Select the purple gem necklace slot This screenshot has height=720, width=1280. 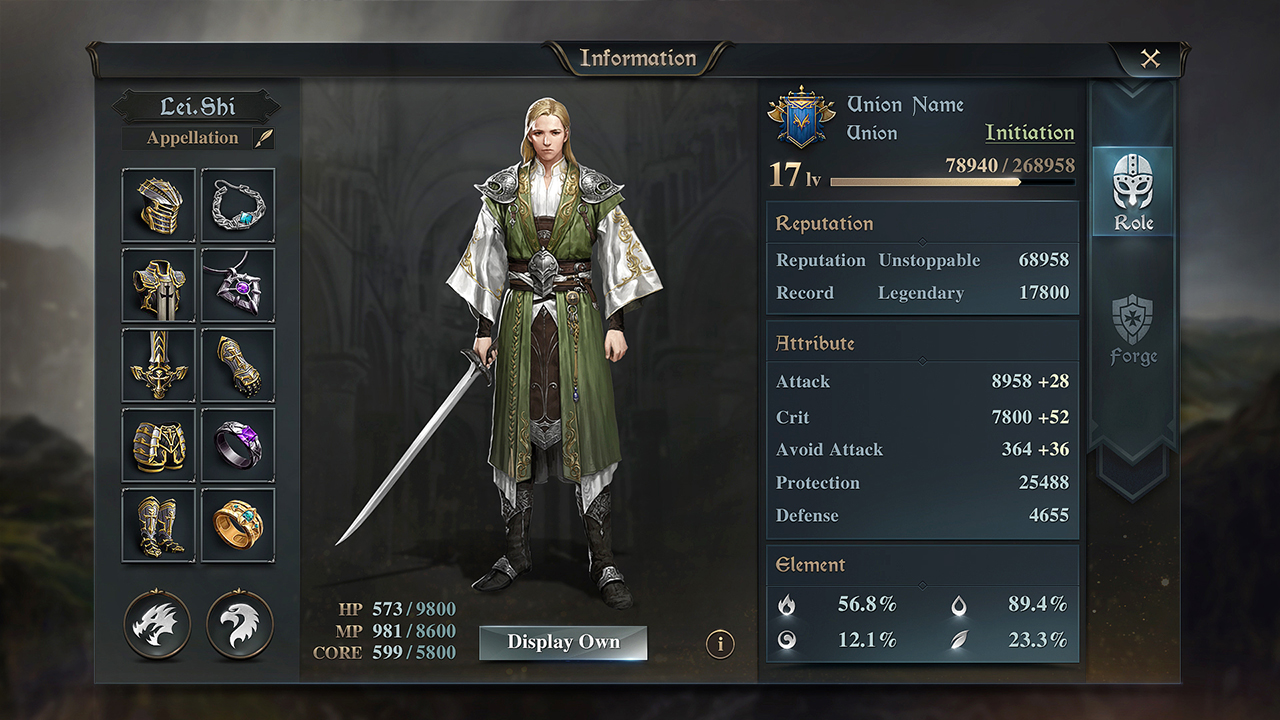click(x=238, y=285)
